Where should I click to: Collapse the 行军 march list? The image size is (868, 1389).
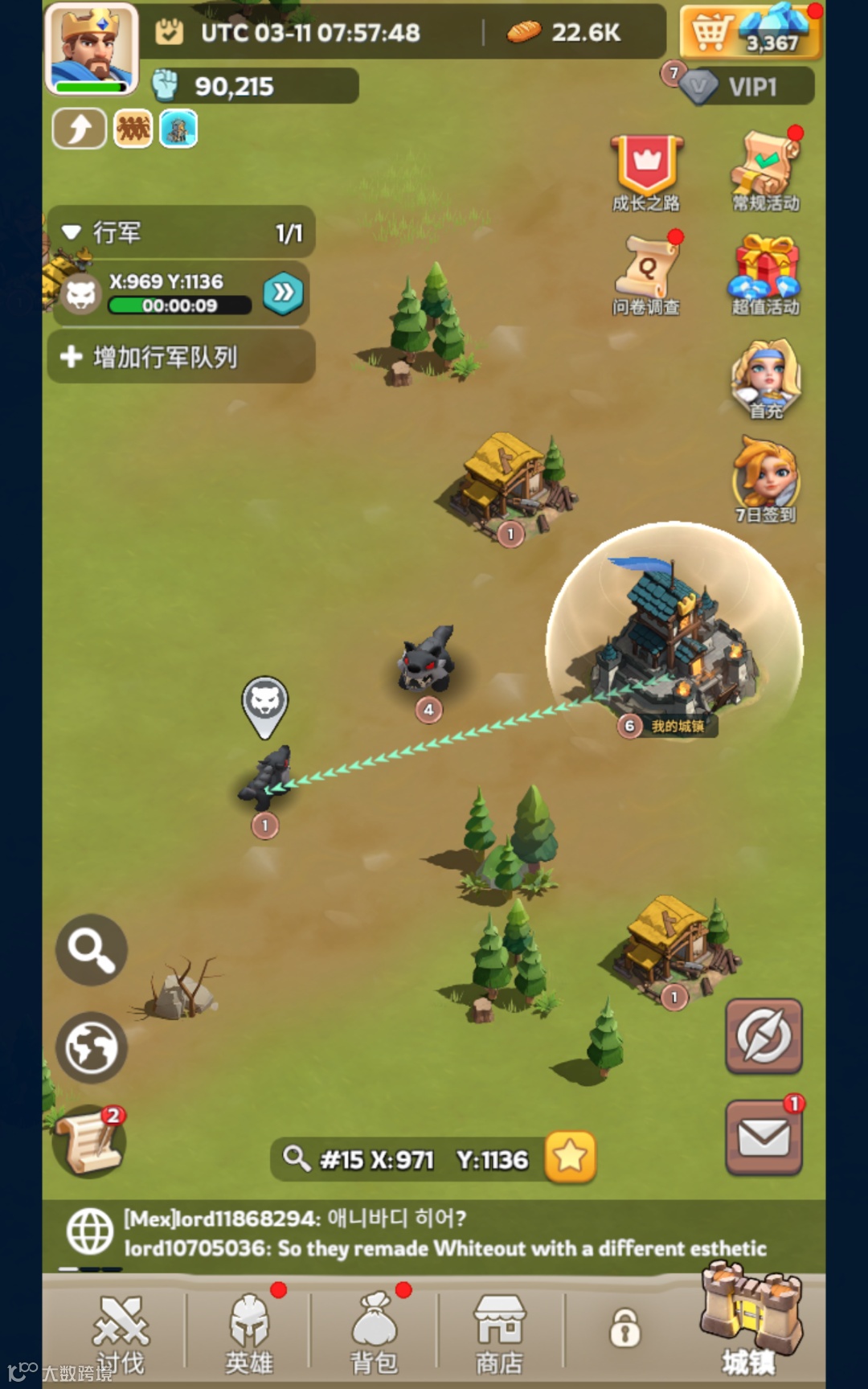(72, 233)
